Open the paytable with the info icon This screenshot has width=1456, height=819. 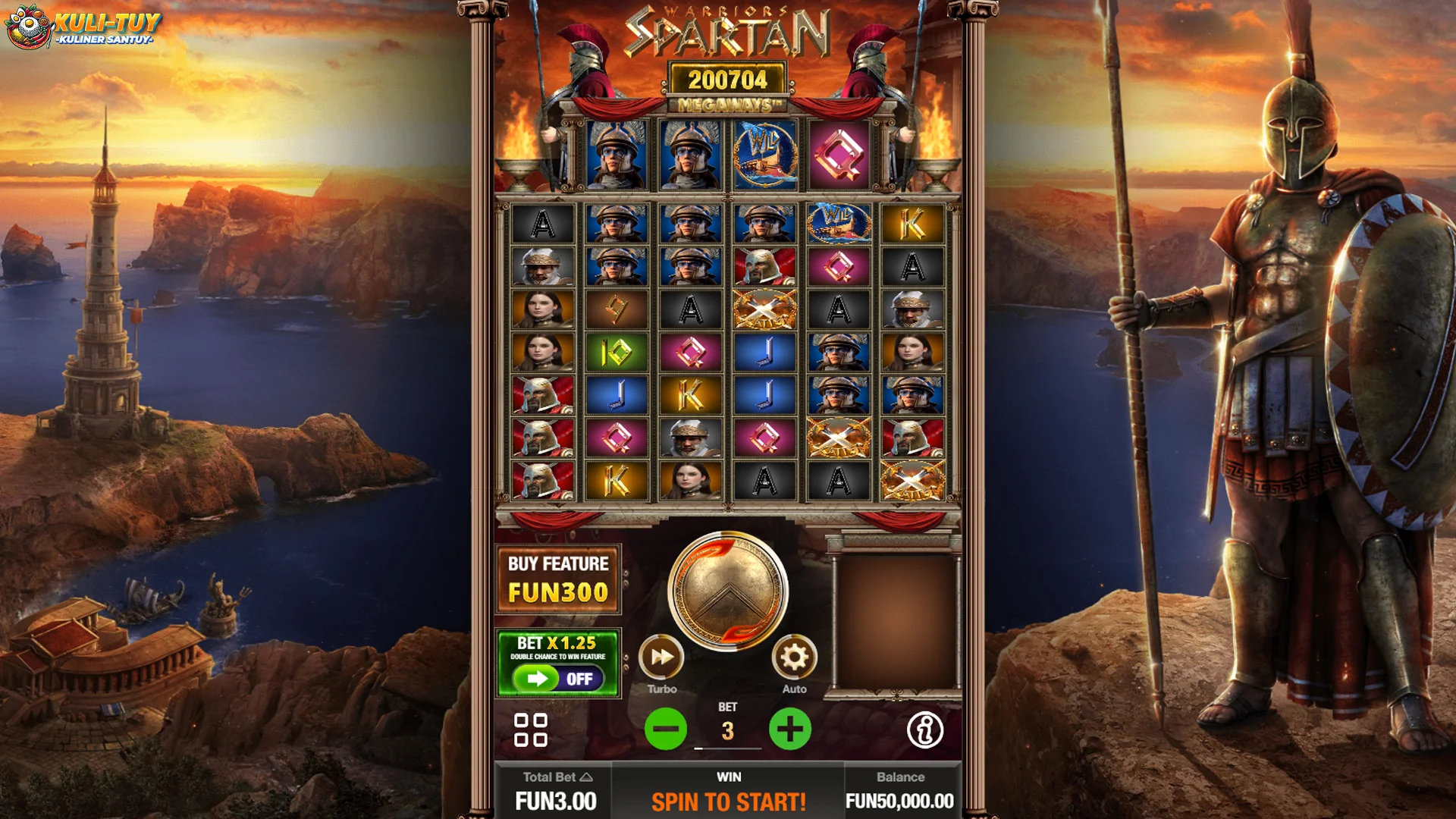pyautogui.click(x=927, y=731)
